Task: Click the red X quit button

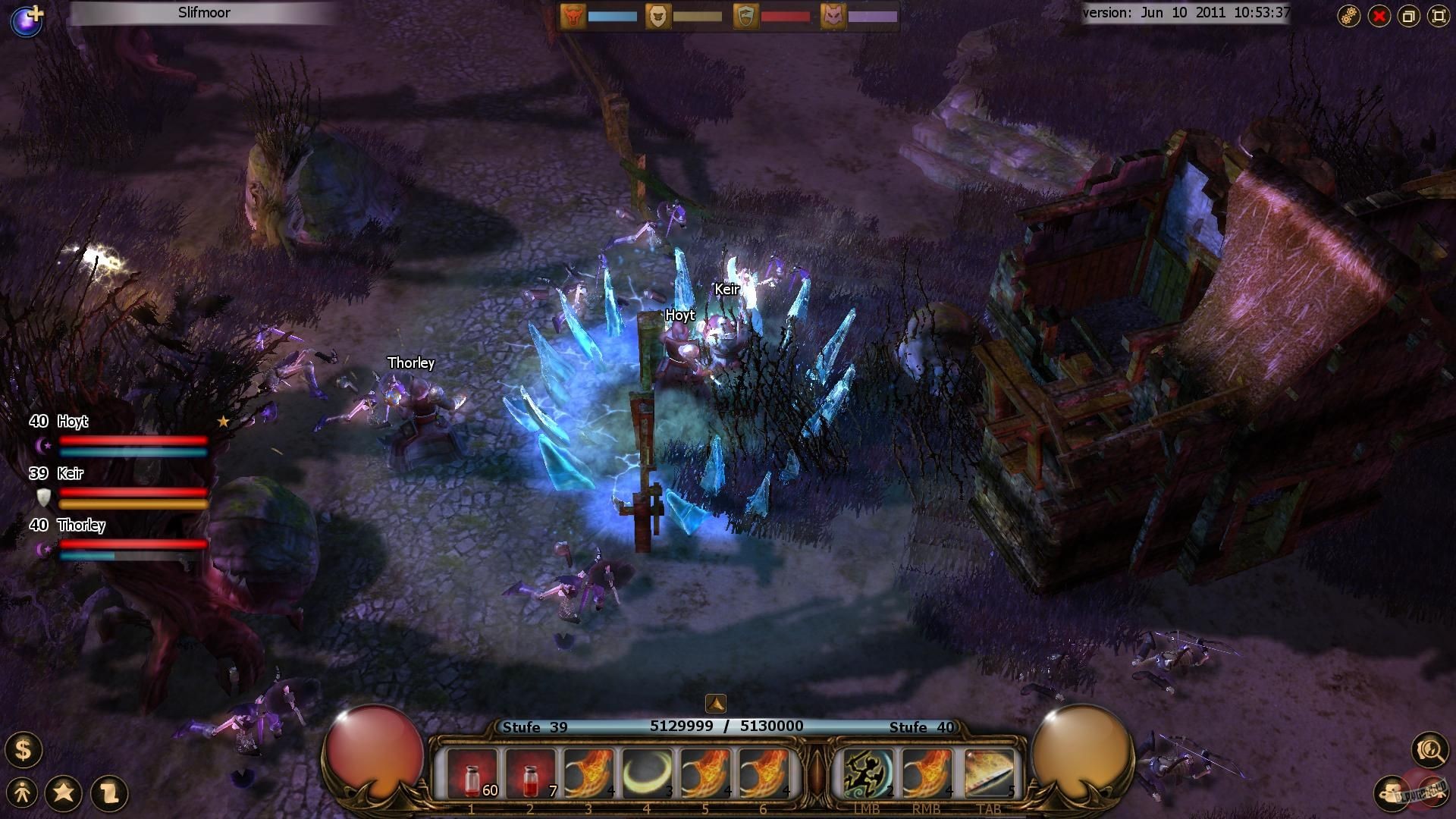Action: (1380, 15)
